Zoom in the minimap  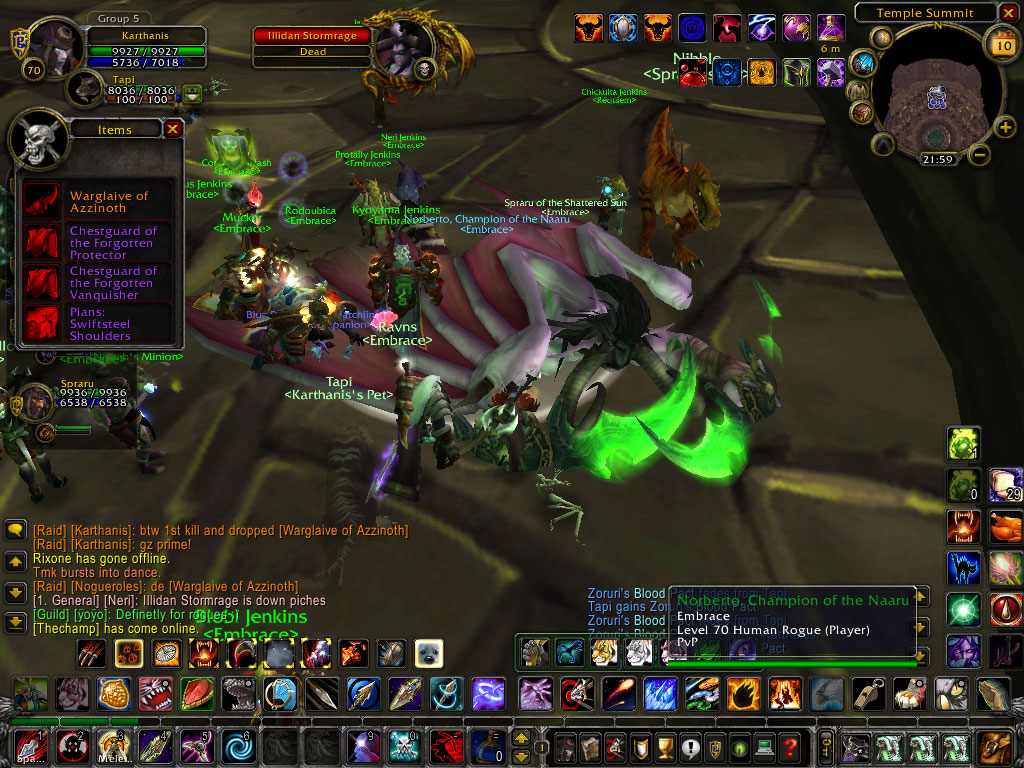coord(1005,127)
